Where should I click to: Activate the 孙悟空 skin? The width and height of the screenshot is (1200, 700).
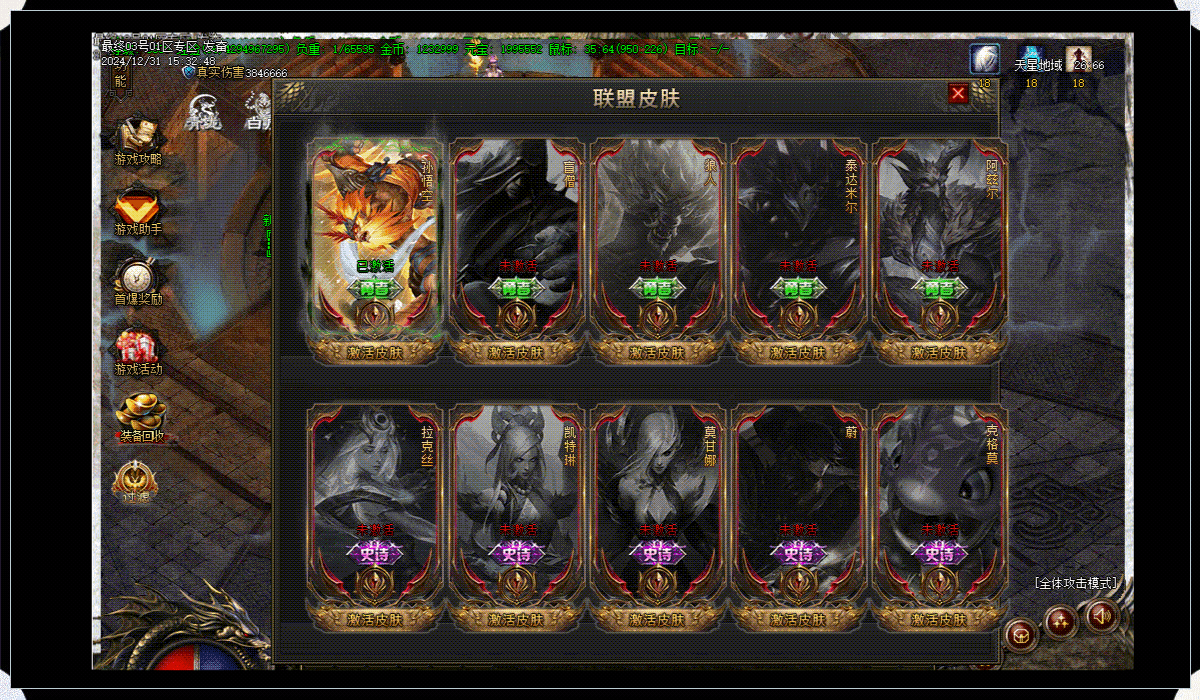coord(375,352)
